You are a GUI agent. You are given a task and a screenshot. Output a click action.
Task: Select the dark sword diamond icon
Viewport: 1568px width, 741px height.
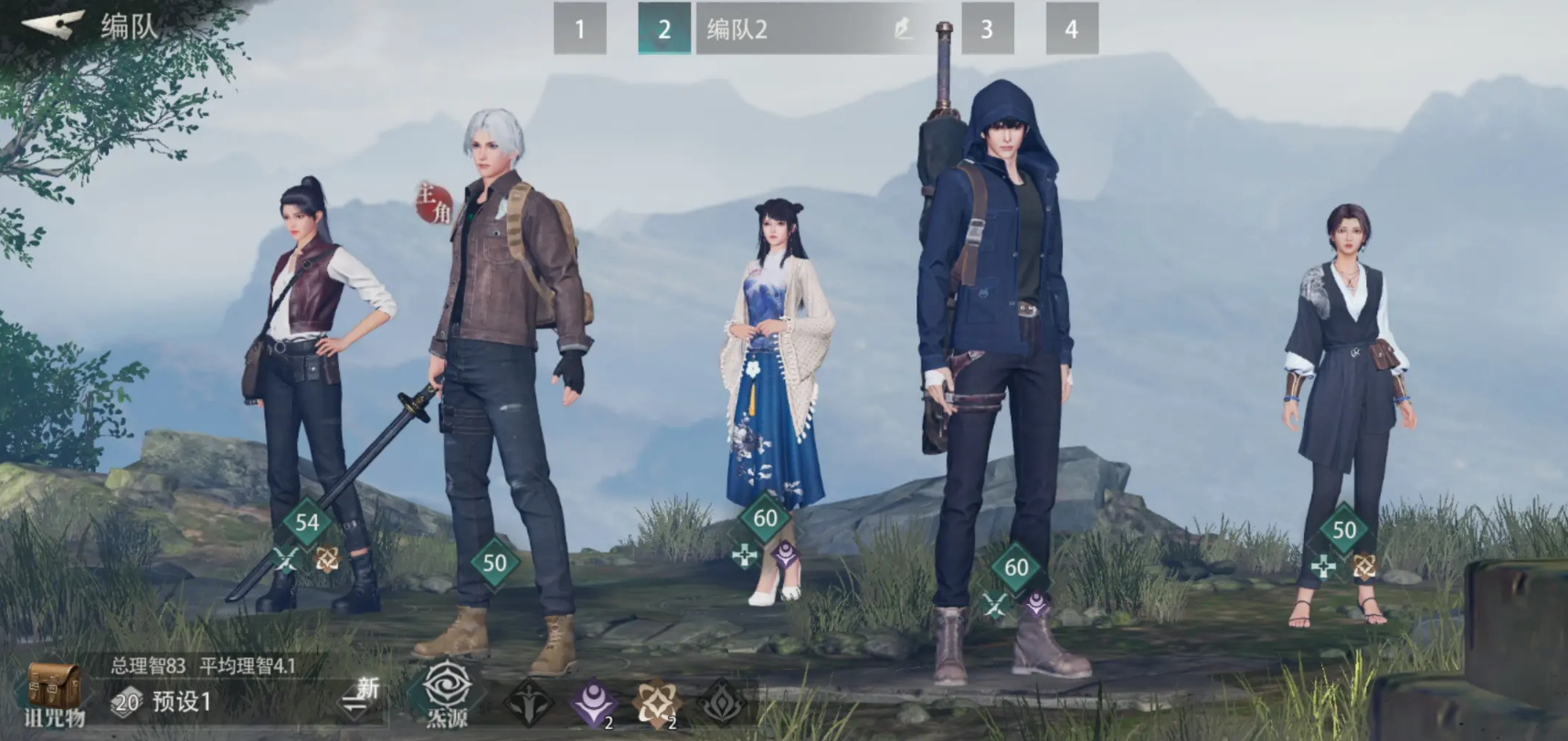pyautogui.click(x=529, y=703)
